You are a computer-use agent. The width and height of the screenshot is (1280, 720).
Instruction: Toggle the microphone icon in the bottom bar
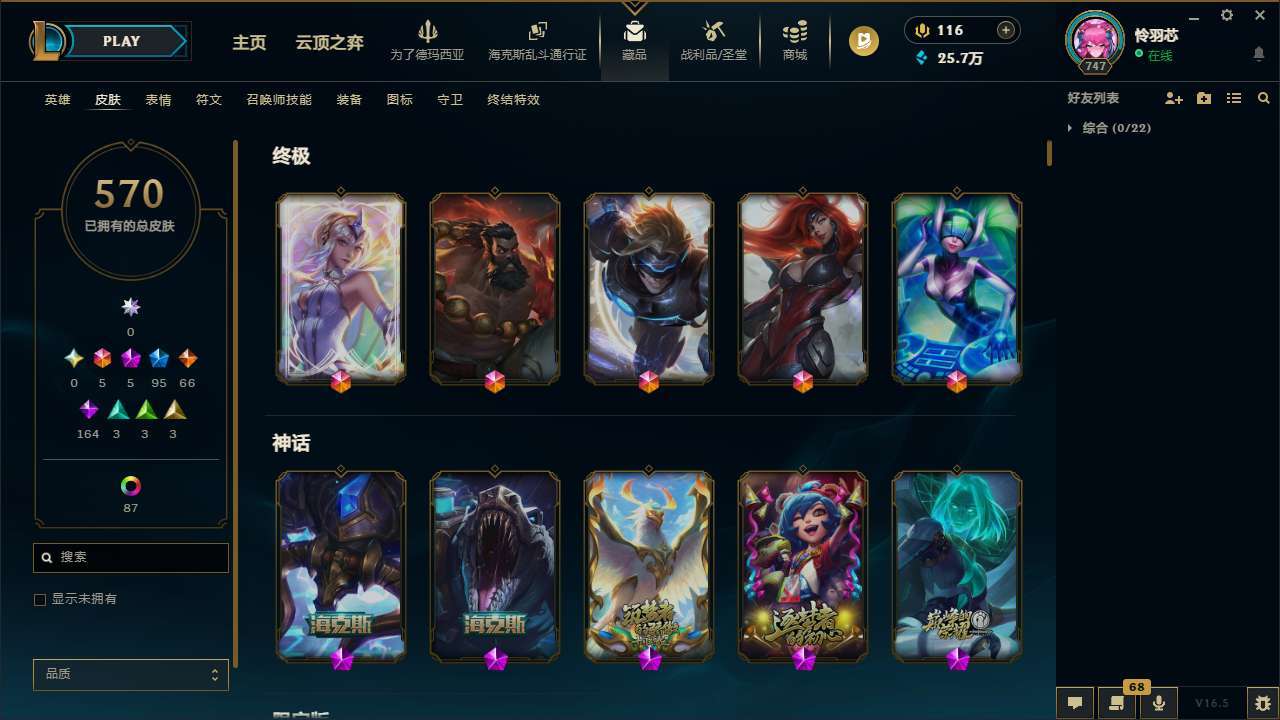coord(1158,702)
